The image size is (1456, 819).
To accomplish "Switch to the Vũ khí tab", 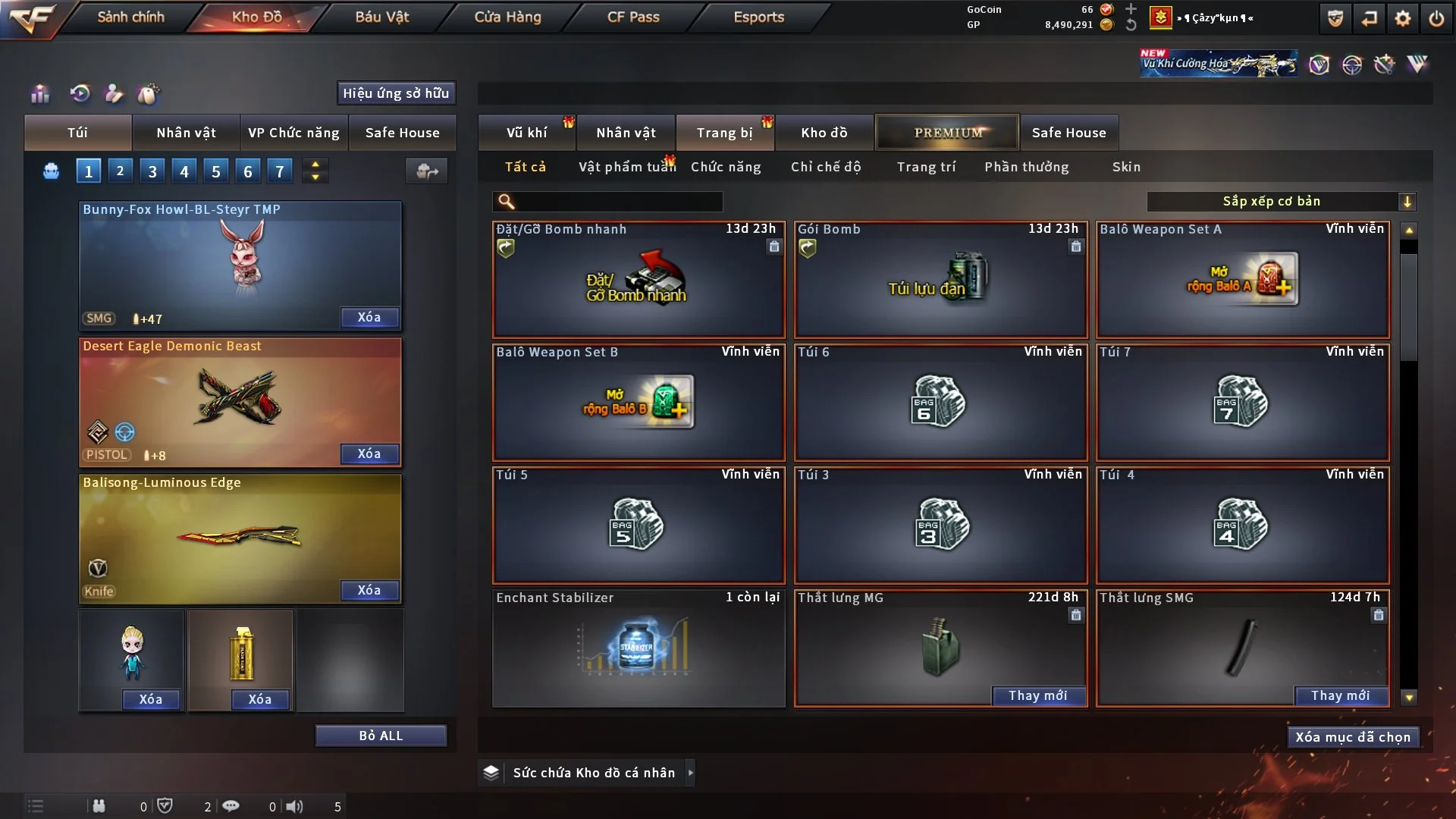I will point(526,133).
